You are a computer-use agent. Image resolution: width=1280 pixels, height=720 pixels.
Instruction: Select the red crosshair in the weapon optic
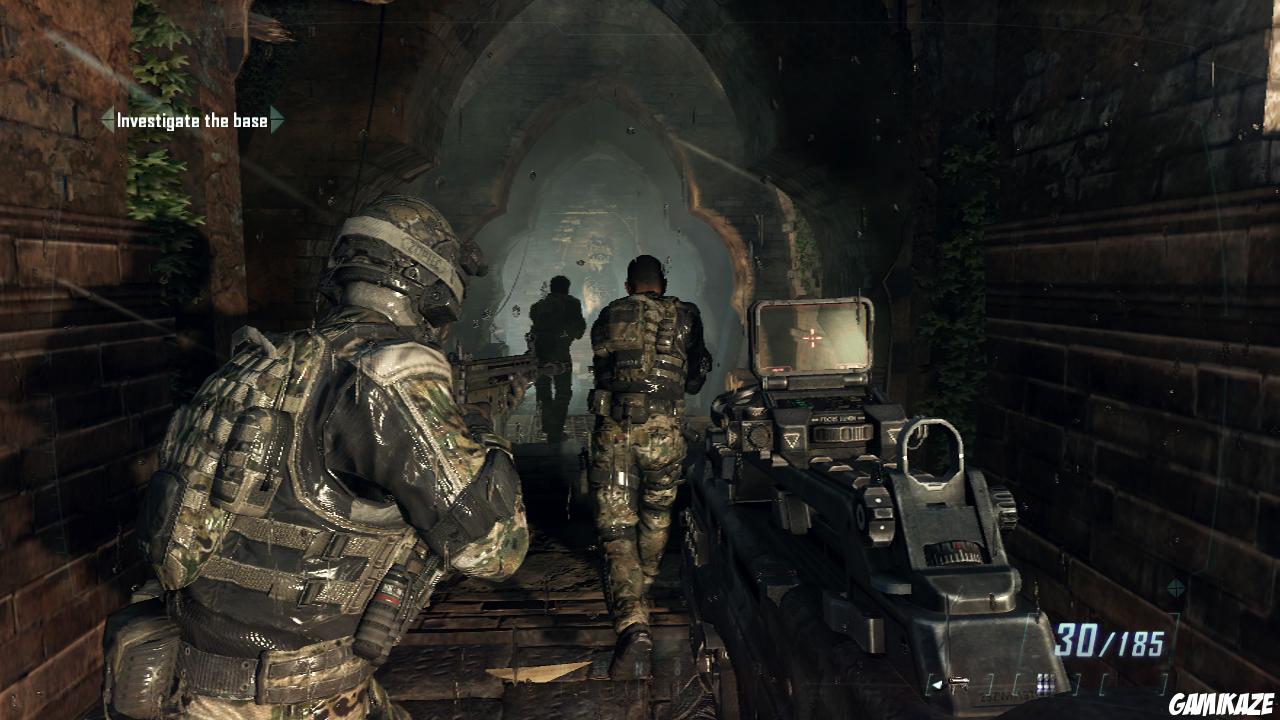pos(812,338)
